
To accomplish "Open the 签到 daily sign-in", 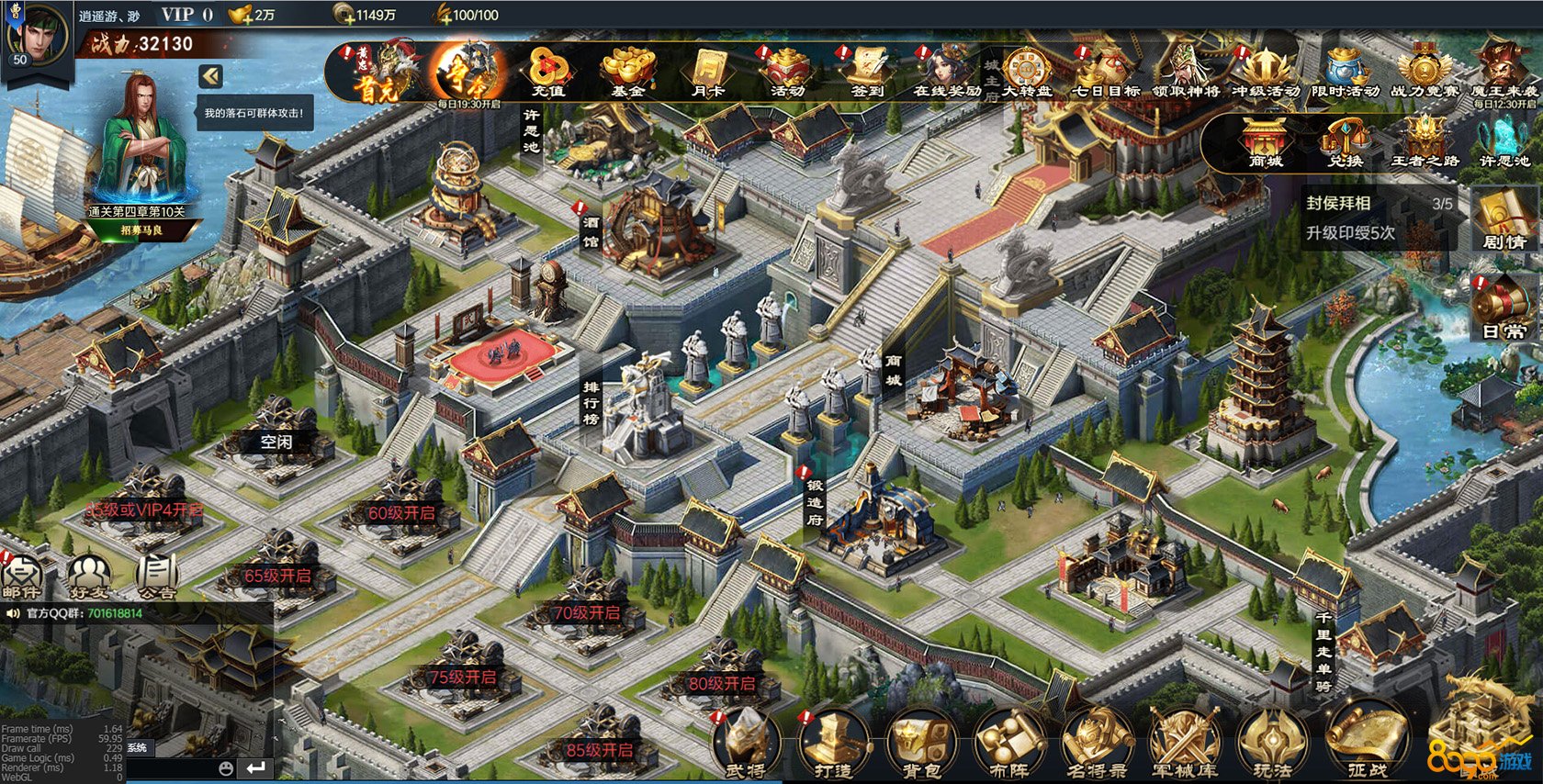I will pyautogui.click(x=867, y=72).
